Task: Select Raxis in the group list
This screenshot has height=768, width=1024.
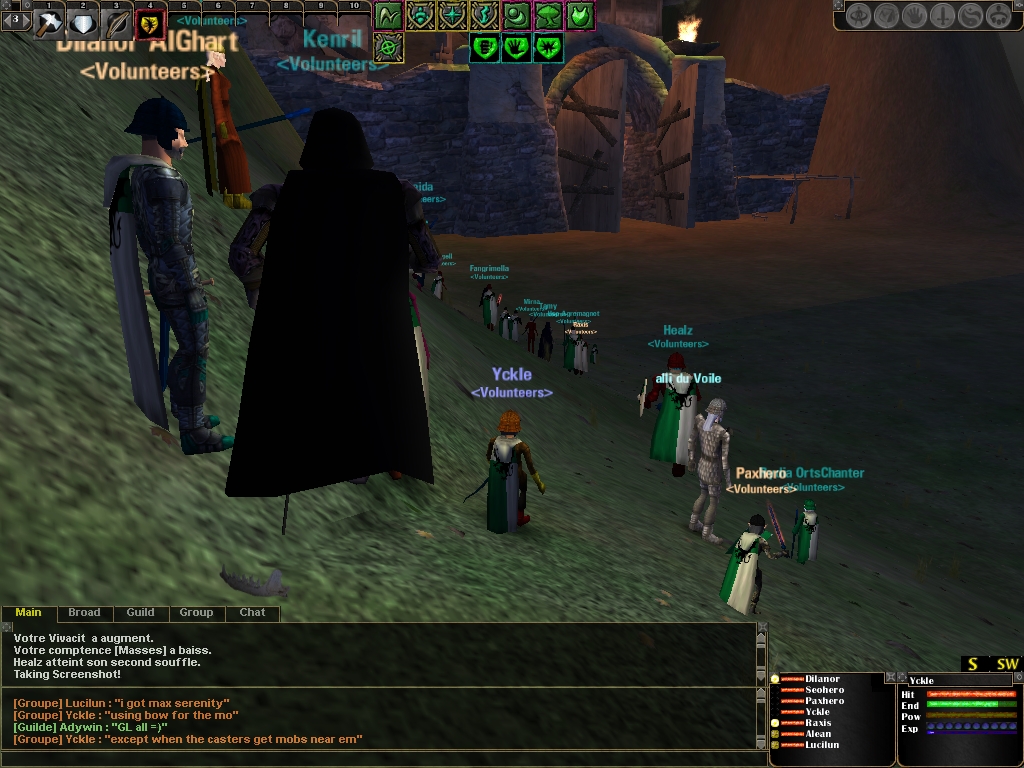Action: [x=818, y=723]
